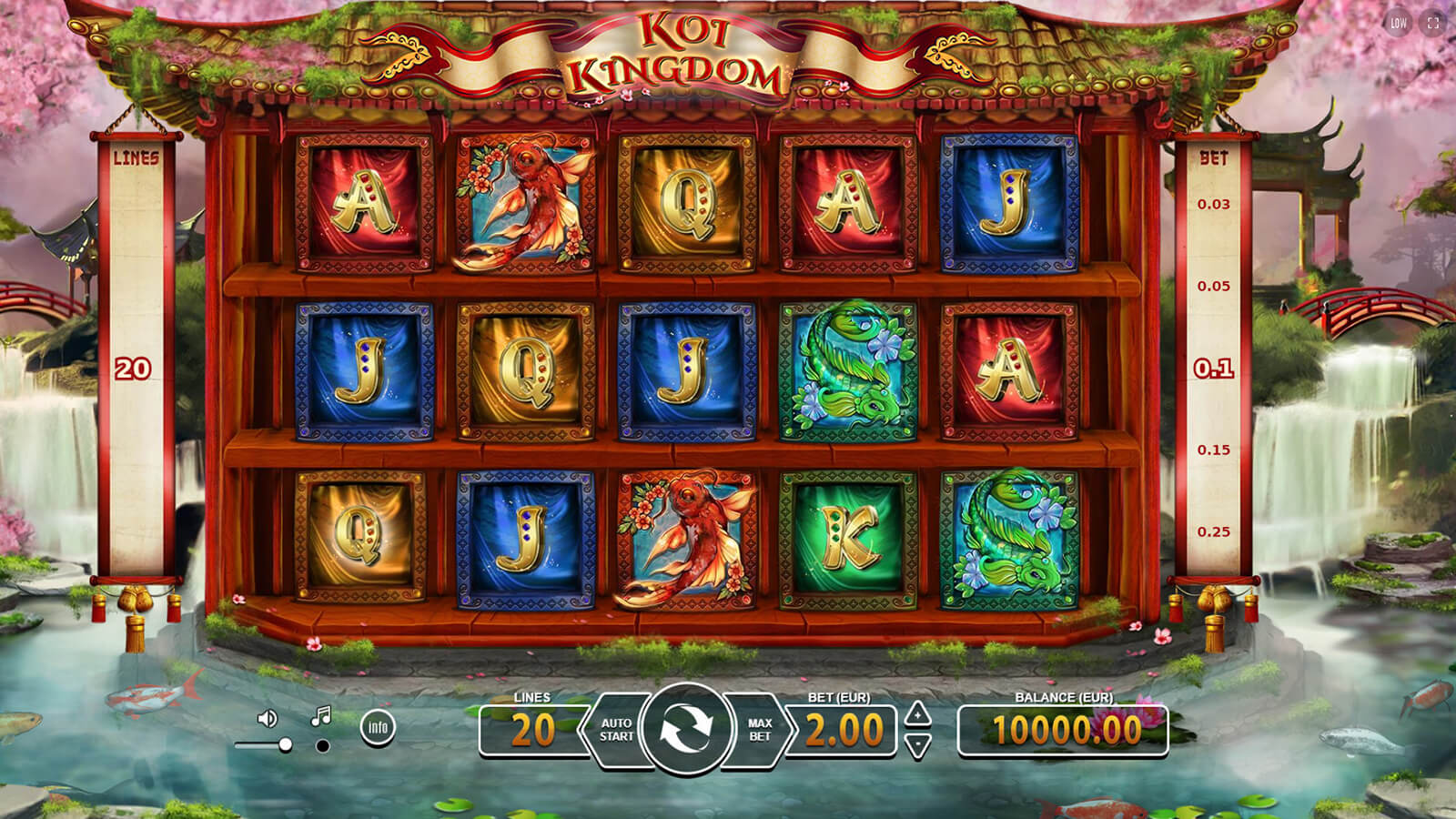The width and height of the screenshot is (1456, 819).
Task: Increase the bet with the up arrow
Action: coord(918,713)
